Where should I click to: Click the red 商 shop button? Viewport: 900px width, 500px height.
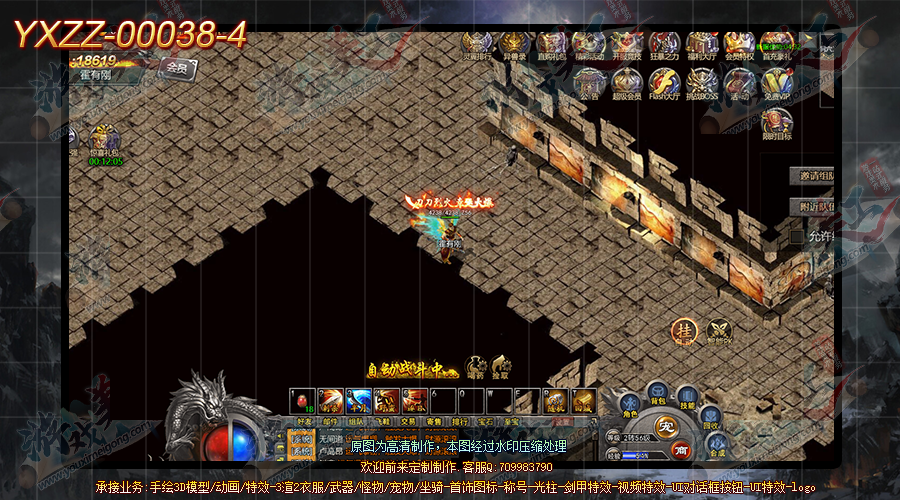coord(679,450)
